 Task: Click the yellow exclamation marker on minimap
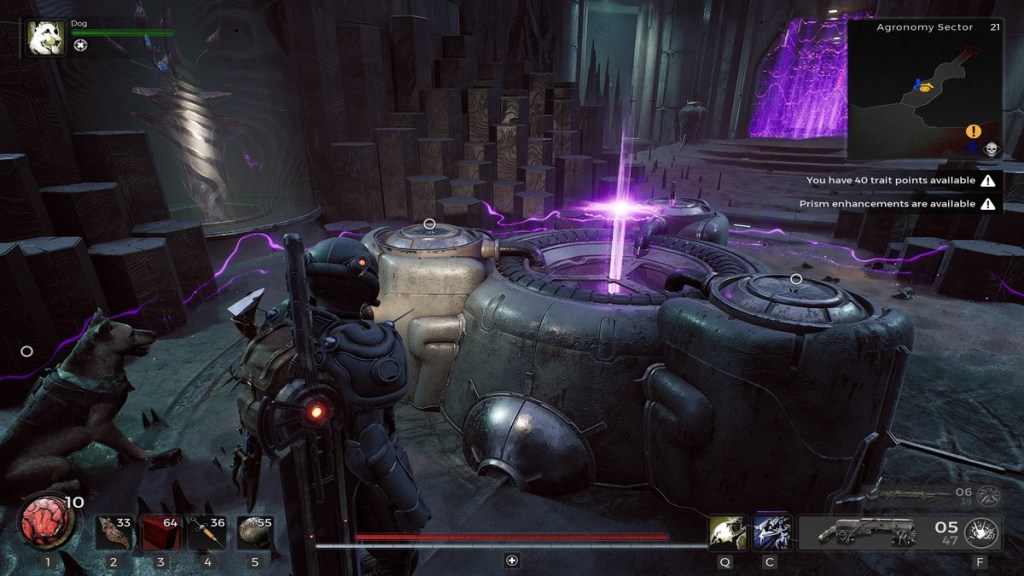(x=973, y=131)
